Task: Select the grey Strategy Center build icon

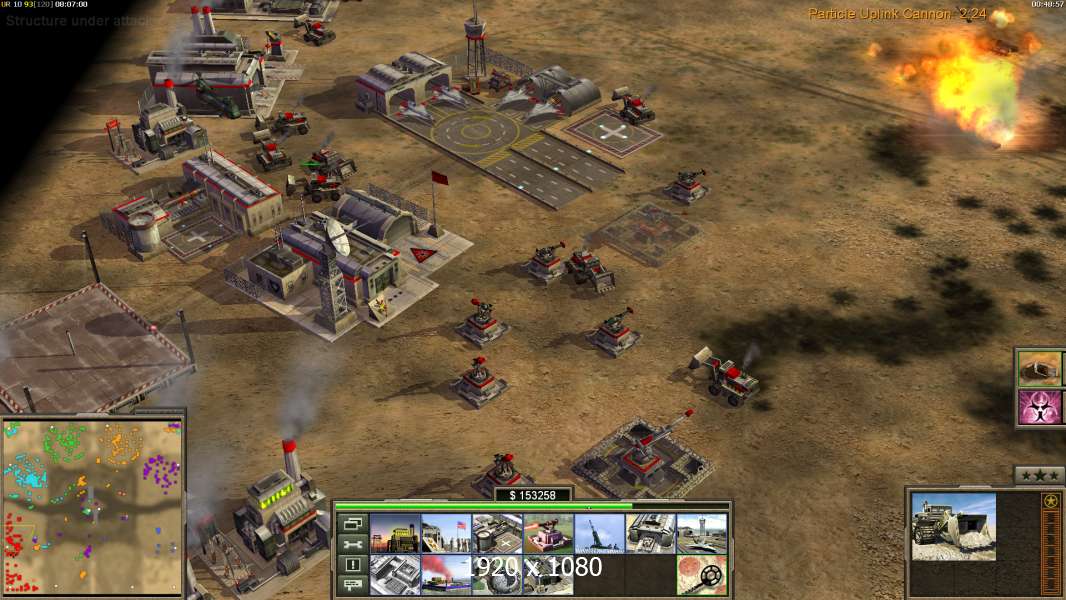Action: [x=394, y=575]
